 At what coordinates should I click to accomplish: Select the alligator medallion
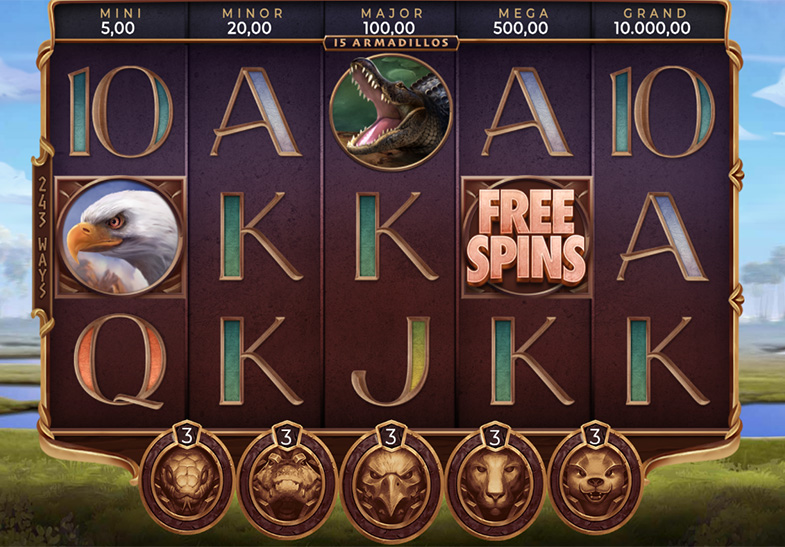click(287, 482)
